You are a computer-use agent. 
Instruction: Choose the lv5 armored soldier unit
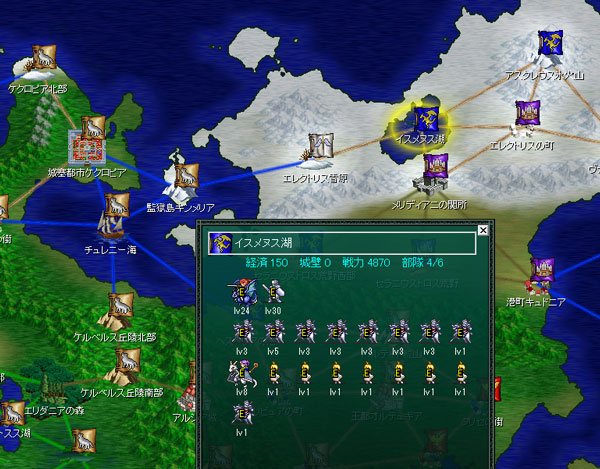click(272, 333)
